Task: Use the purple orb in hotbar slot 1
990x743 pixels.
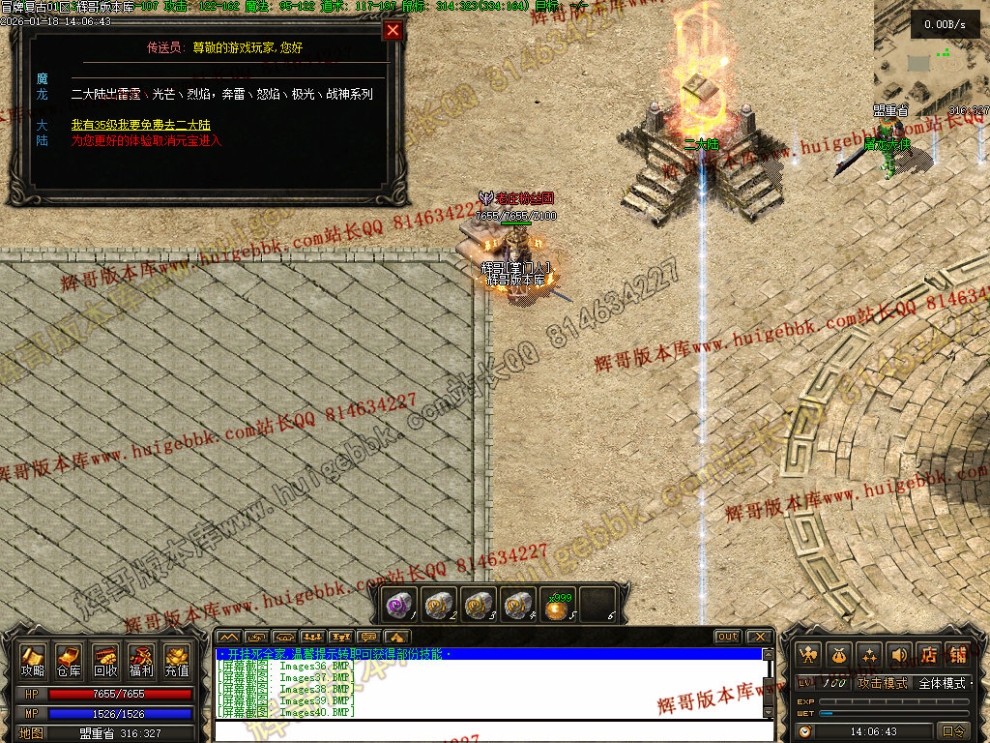Action: [x=399, y=605]
